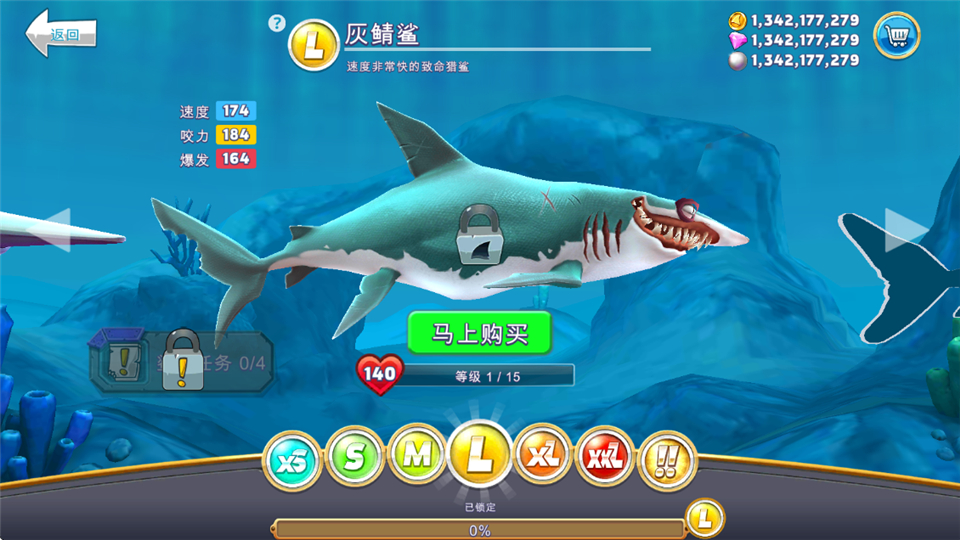
Task: Buy the shark with 马上购买
Action: 479,333
